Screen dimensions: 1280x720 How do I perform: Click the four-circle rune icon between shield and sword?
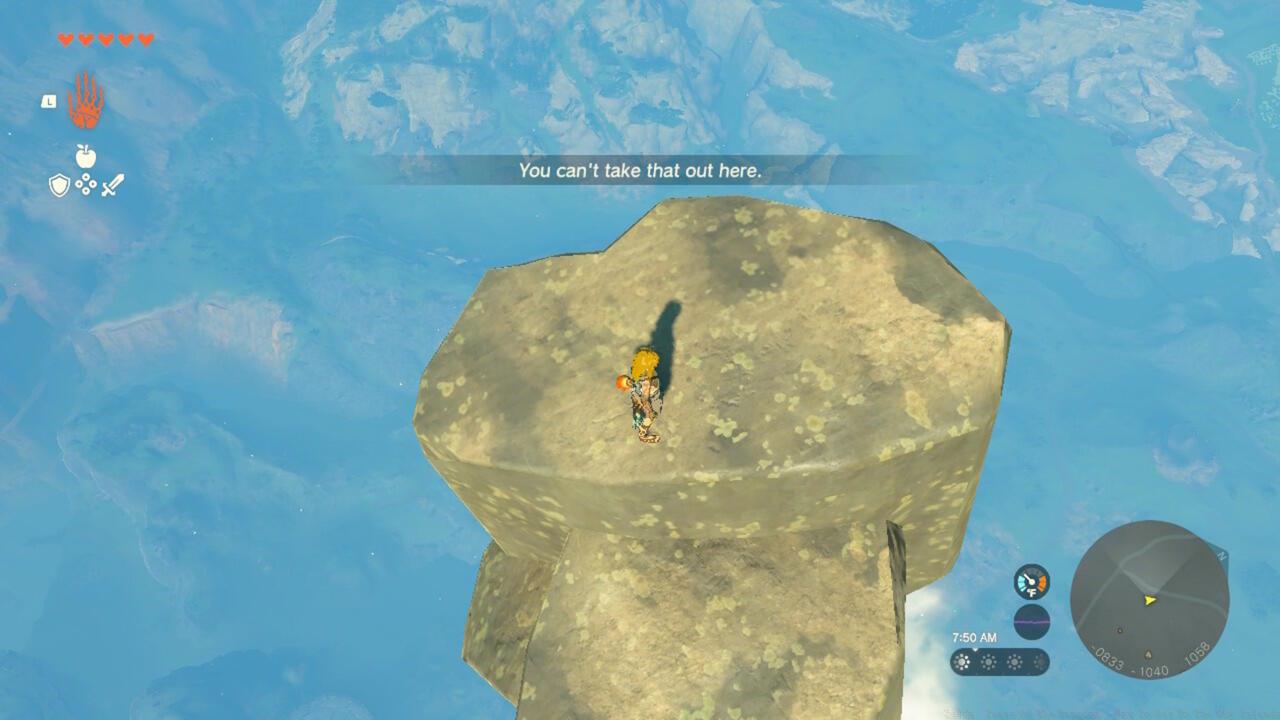point(85,186)
